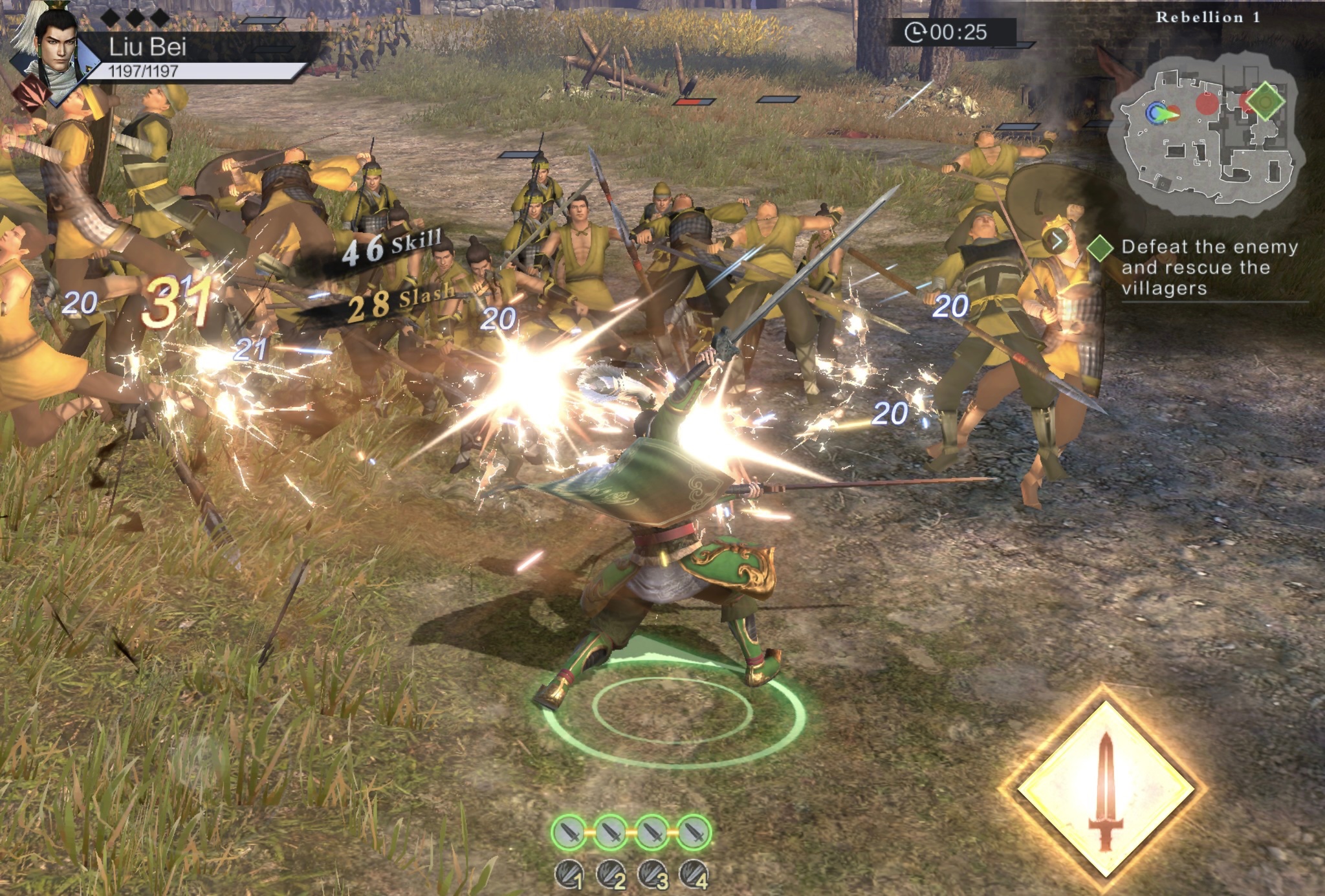
Task: Select the red emblem below Liu Bei's portrait
Action: point(32,92)
